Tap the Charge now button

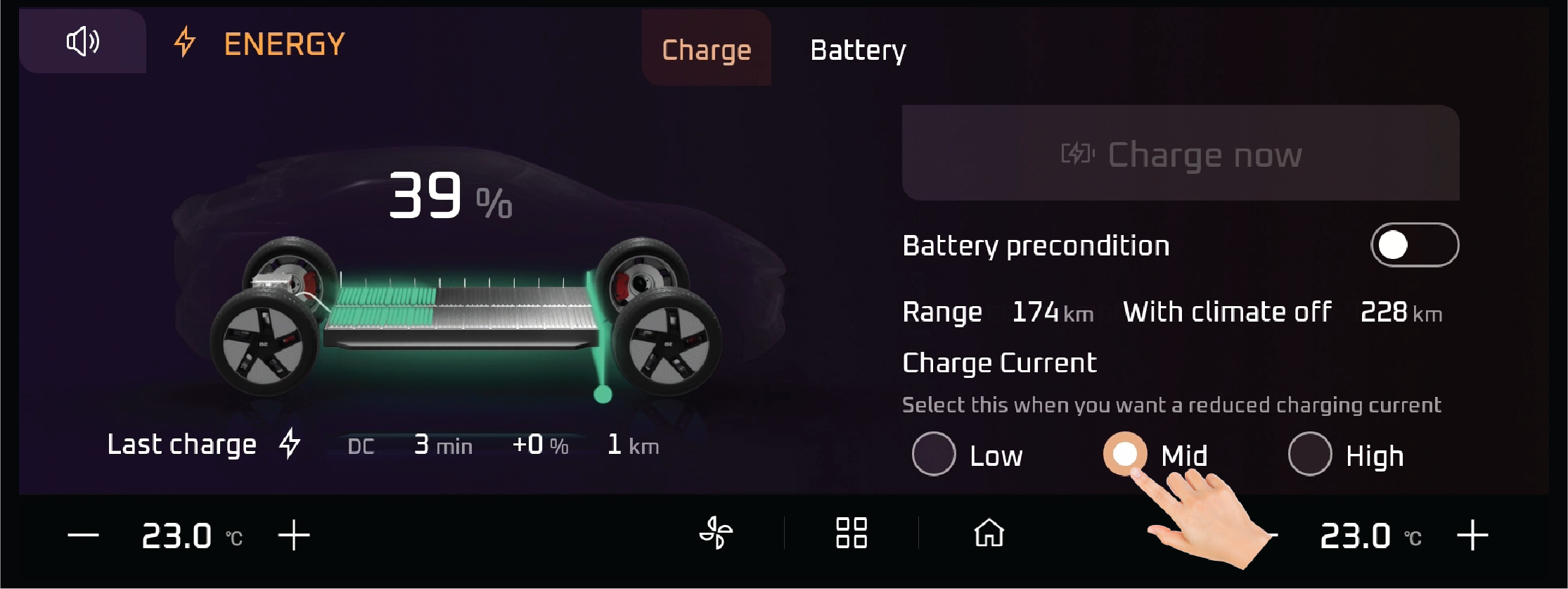pyautogui.click(x=1180, y=153)
